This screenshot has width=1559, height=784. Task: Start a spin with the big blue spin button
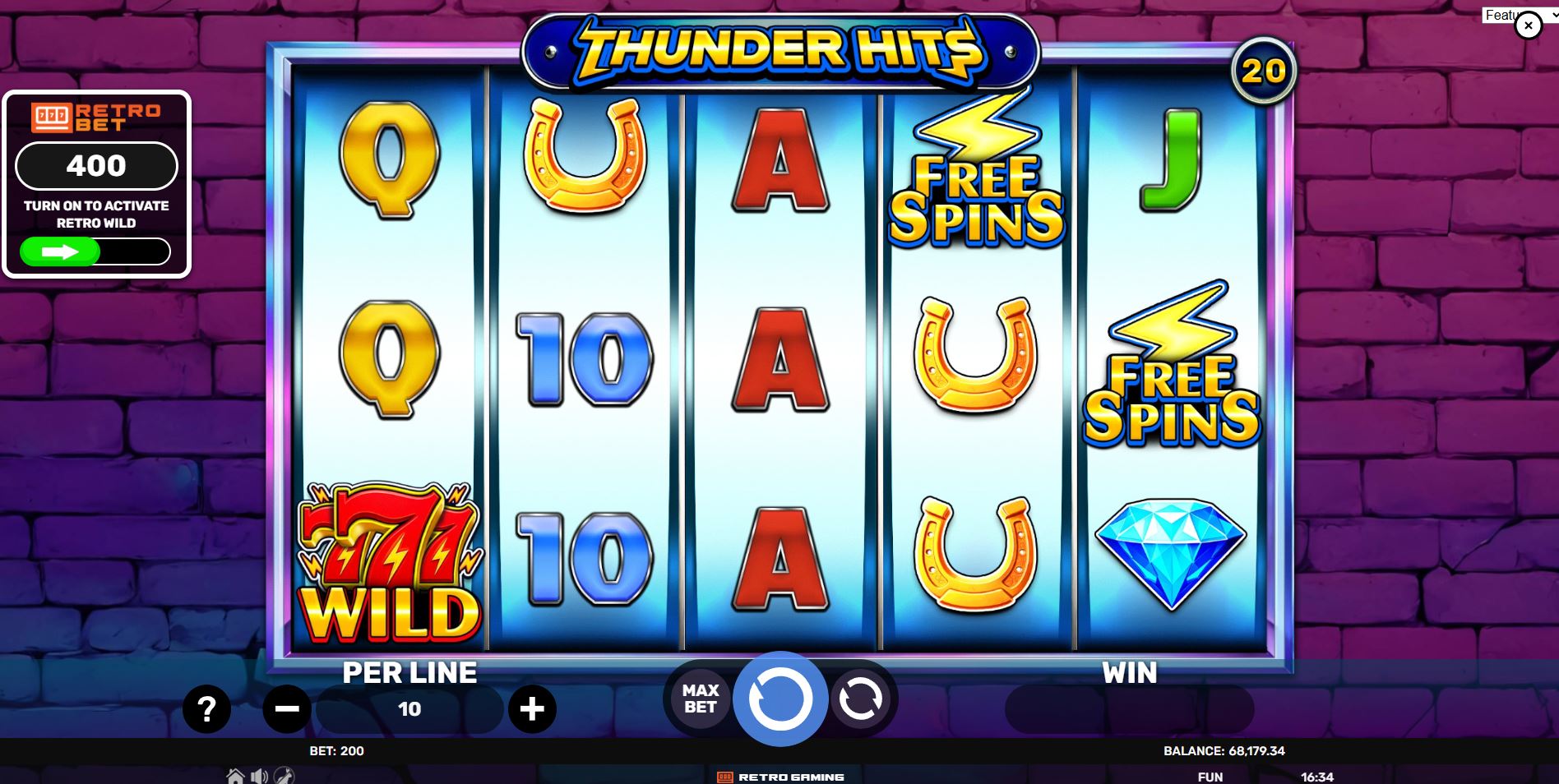[x=779, y=699]
